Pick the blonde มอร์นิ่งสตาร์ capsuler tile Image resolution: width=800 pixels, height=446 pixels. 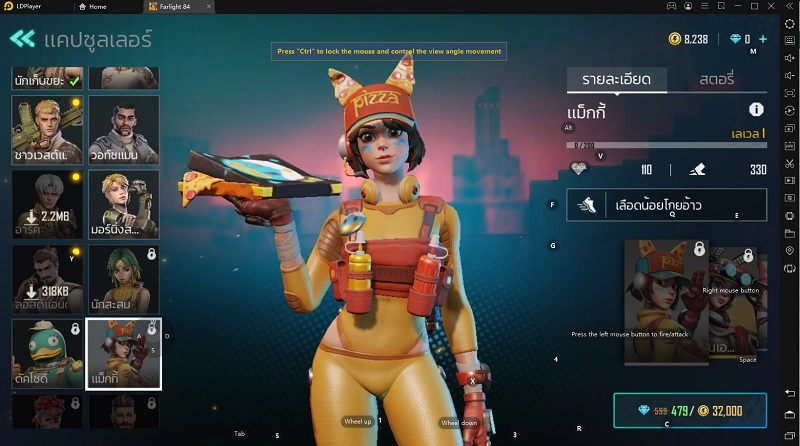[x=124, y=205]
